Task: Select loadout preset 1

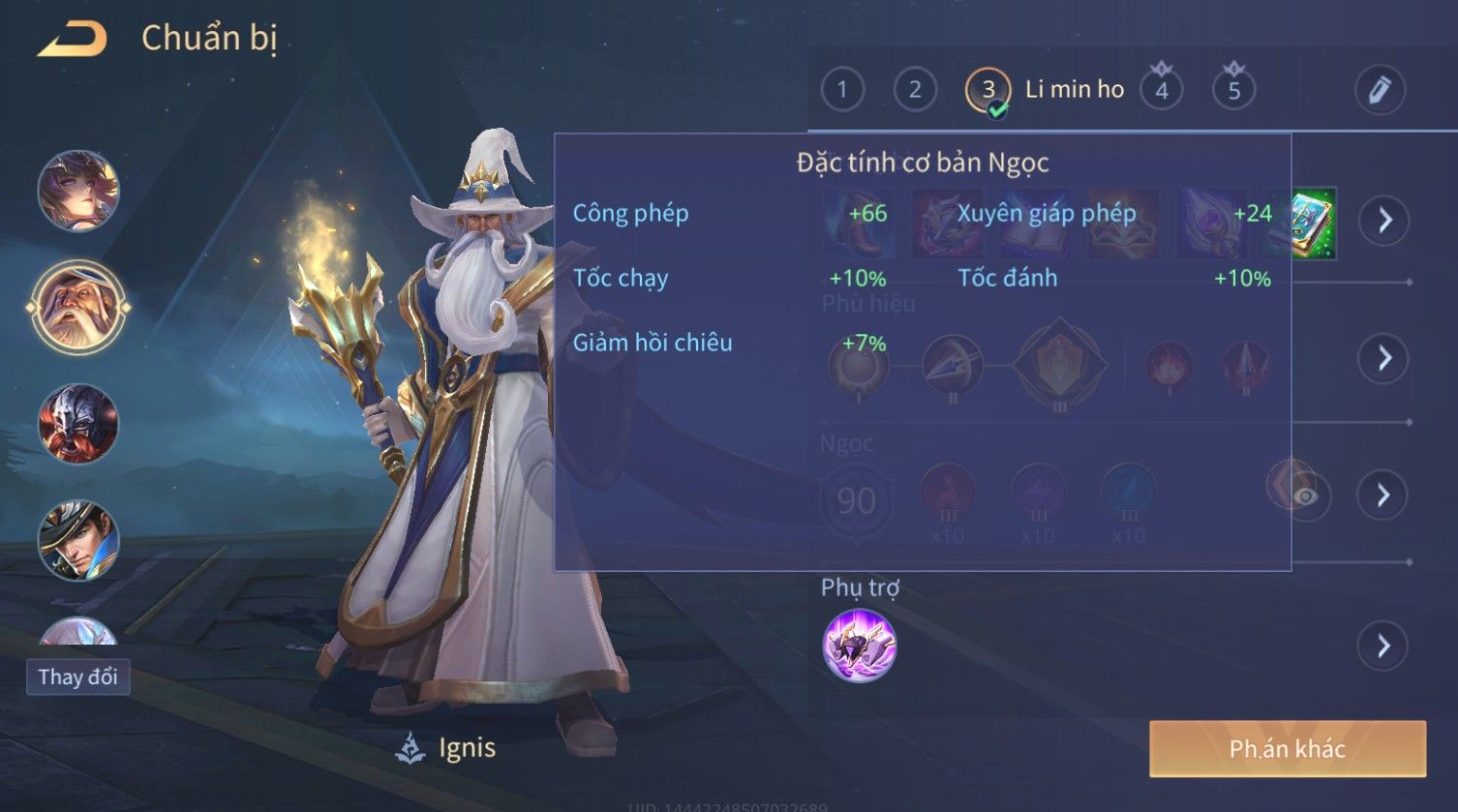Action: click(x=842, y=90)
